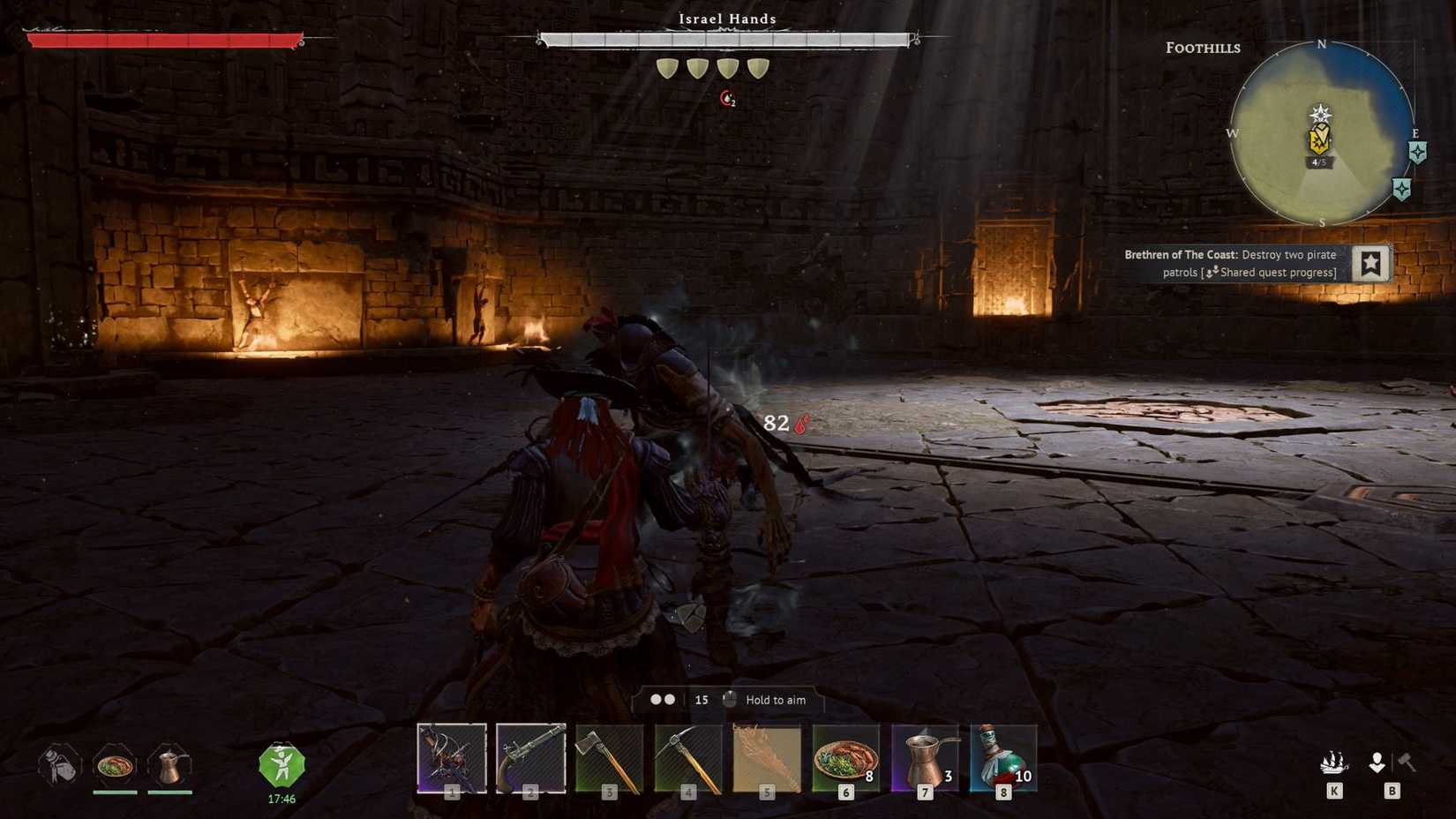Click Israel Hands' boss health bar
Viewport: 1456px width, 819px height.
point(725,39)
